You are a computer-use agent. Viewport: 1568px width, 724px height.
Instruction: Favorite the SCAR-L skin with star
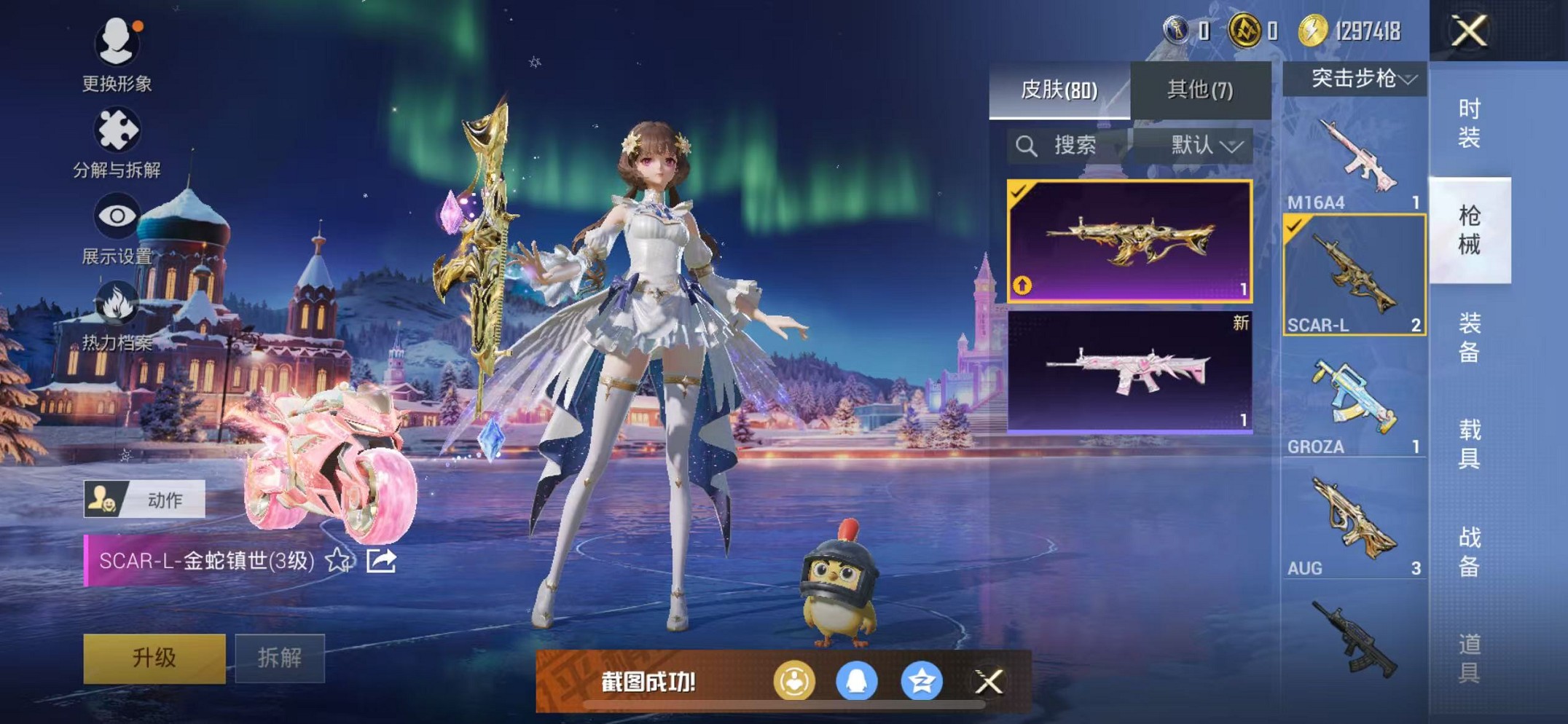click(x=337, y=560)
